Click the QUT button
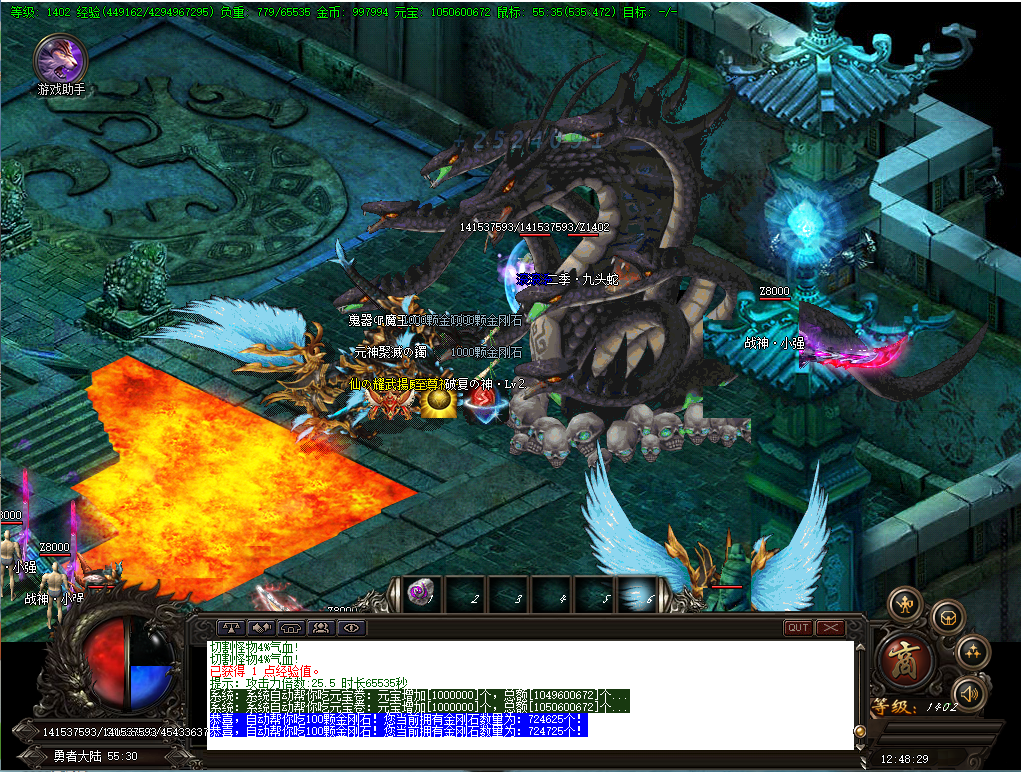Image resolution: width=1021 pixels, height=772 pixels. (798, 628)
